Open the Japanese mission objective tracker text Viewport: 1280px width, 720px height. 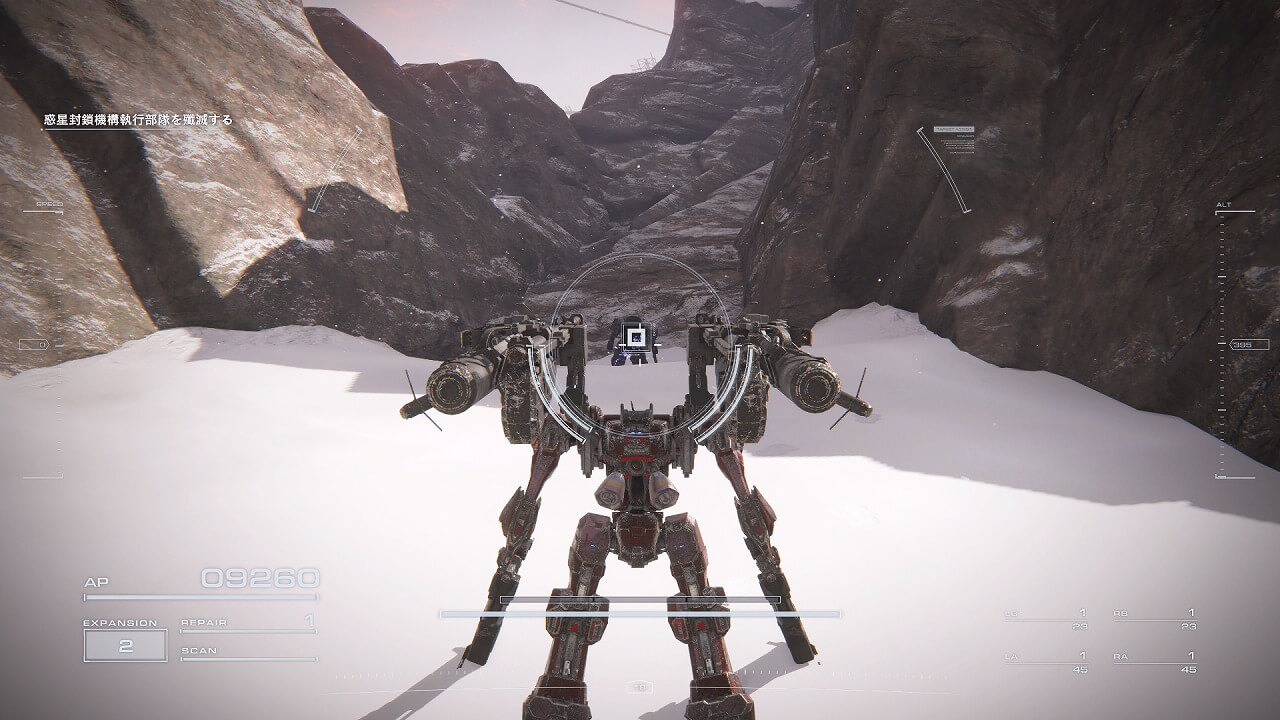point(137,120)
